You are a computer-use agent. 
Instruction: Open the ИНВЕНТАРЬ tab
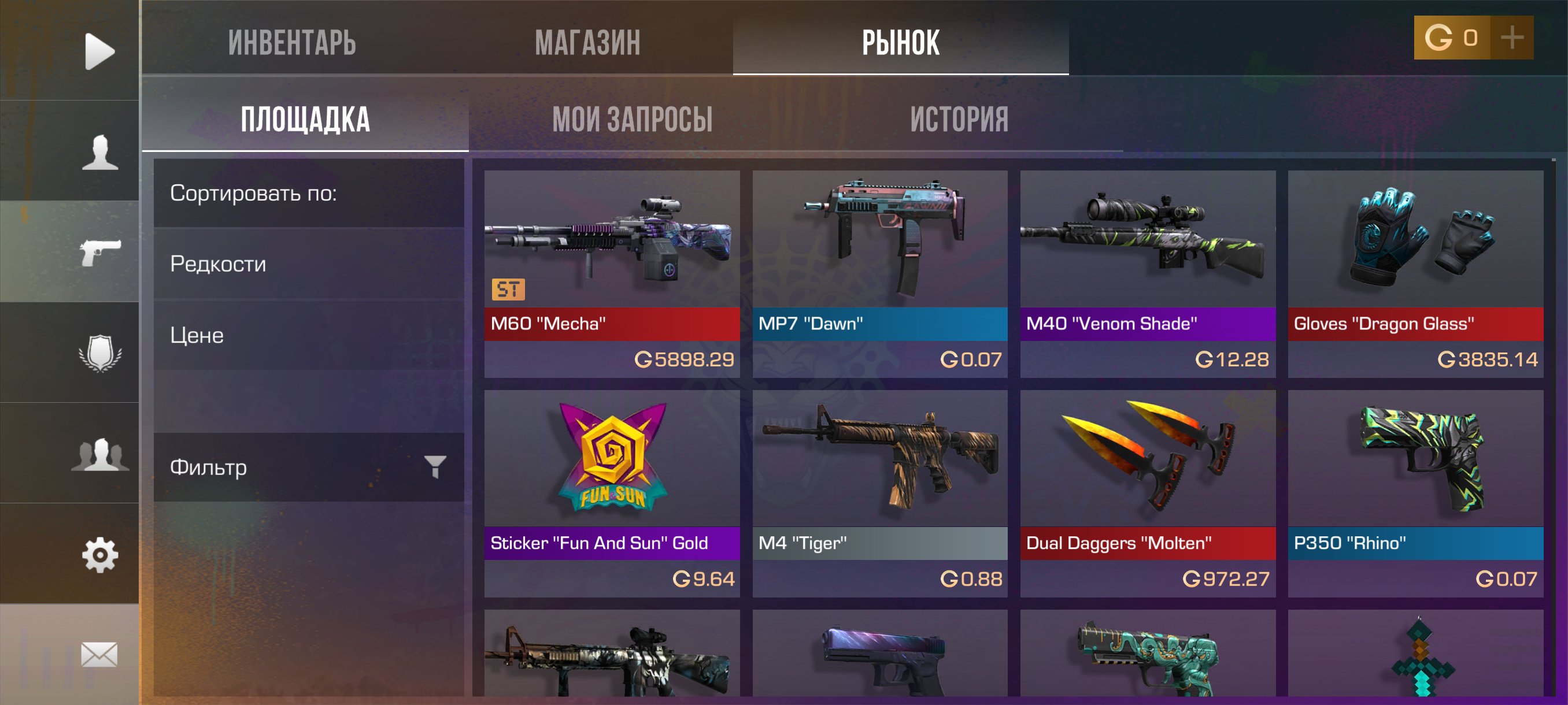coord(292,42)
